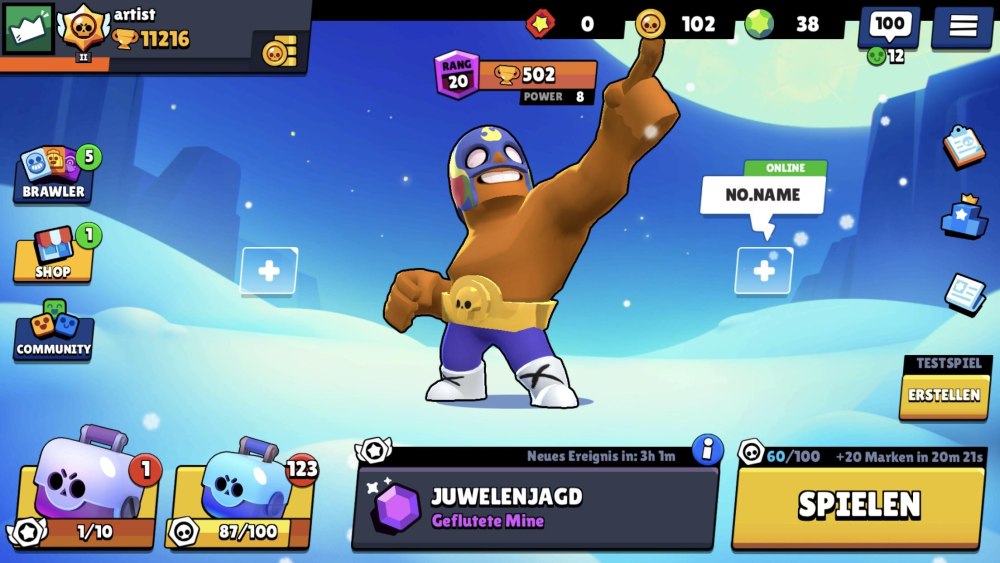
Task: Open the hamburger main menu
Action: click(962, 27)
